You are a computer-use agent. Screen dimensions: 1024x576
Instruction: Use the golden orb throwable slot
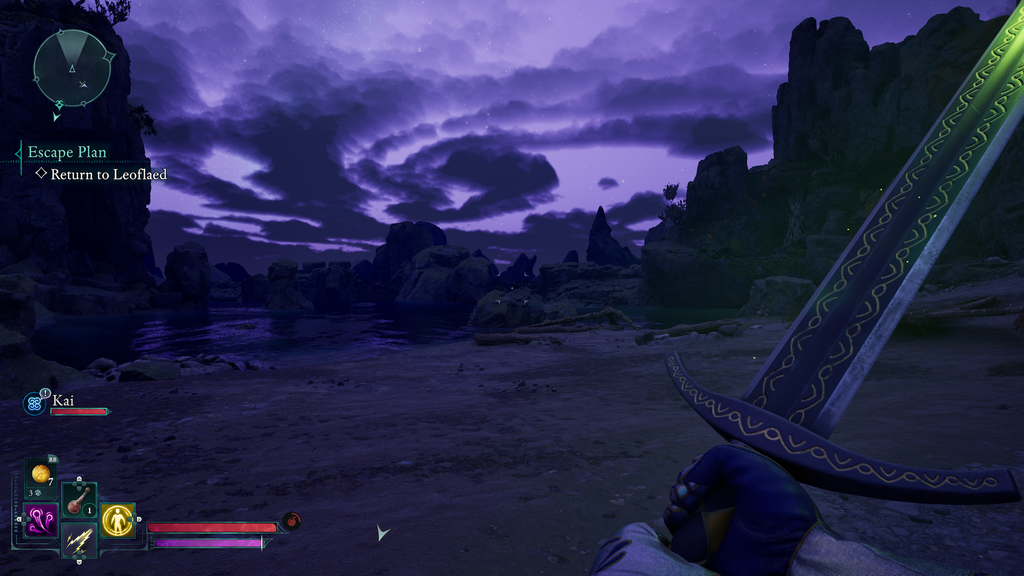click(x=41, y=473)
